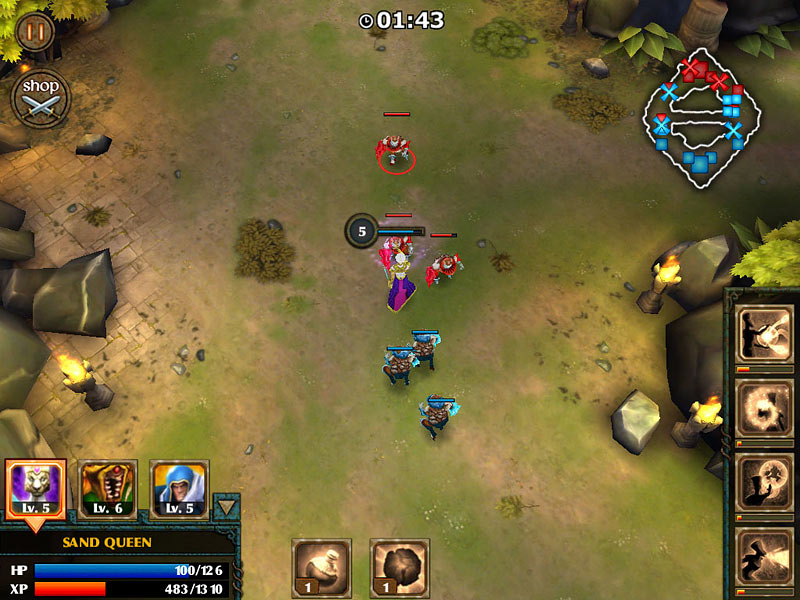Activate the glowing orb cast ability

coord(765,334)
